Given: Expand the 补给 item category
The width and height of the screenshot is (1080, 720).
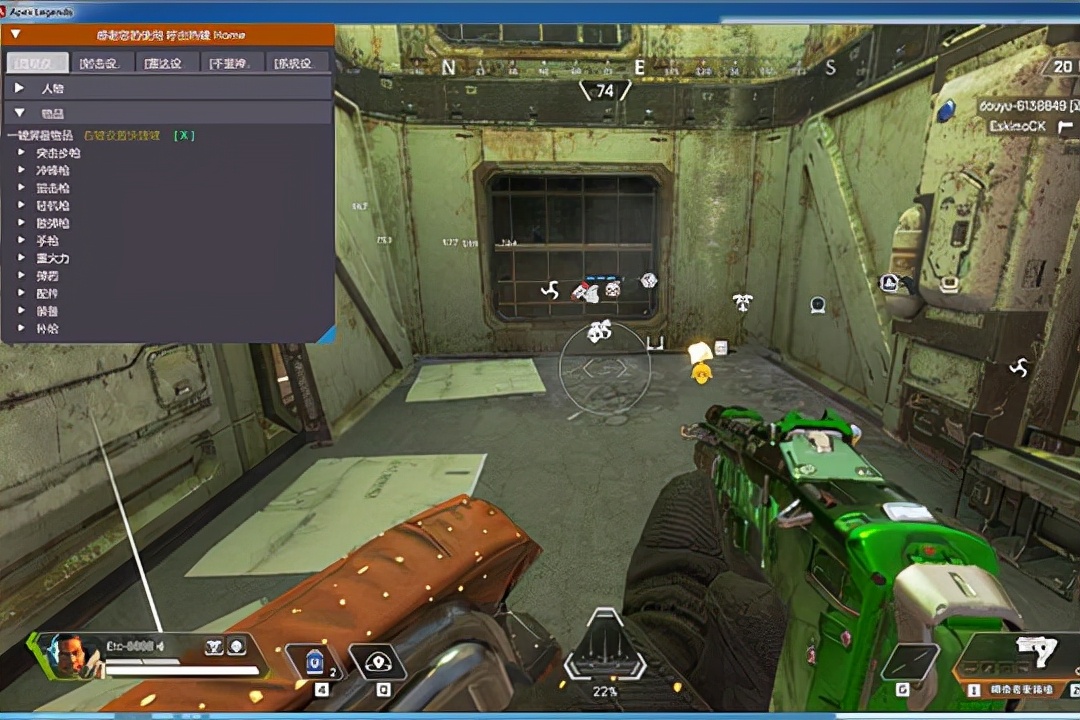Looking at the screenshot, I should point(22,328).
